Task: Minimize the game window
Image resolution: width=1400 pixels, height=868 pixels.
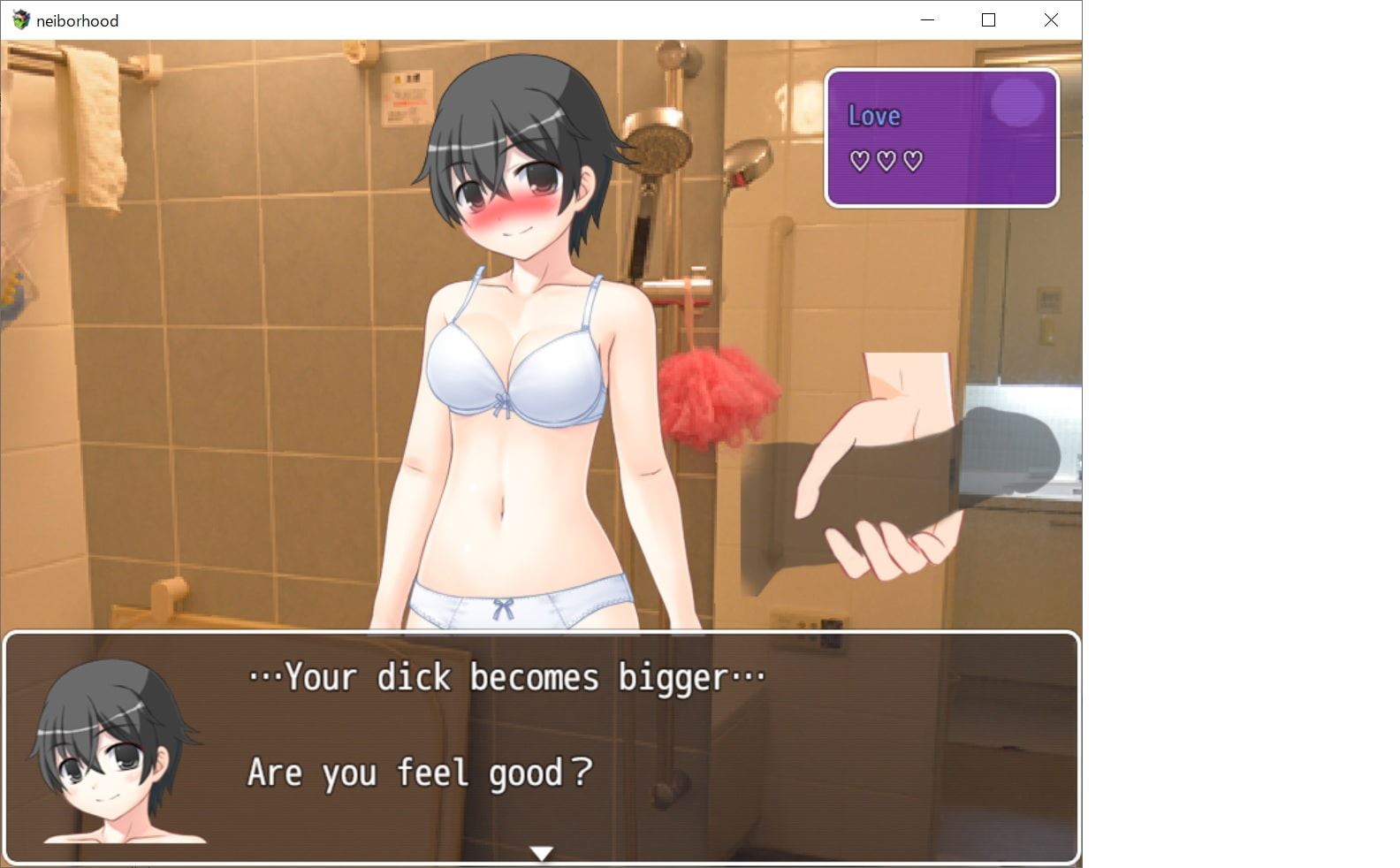Action: (927, 19)
